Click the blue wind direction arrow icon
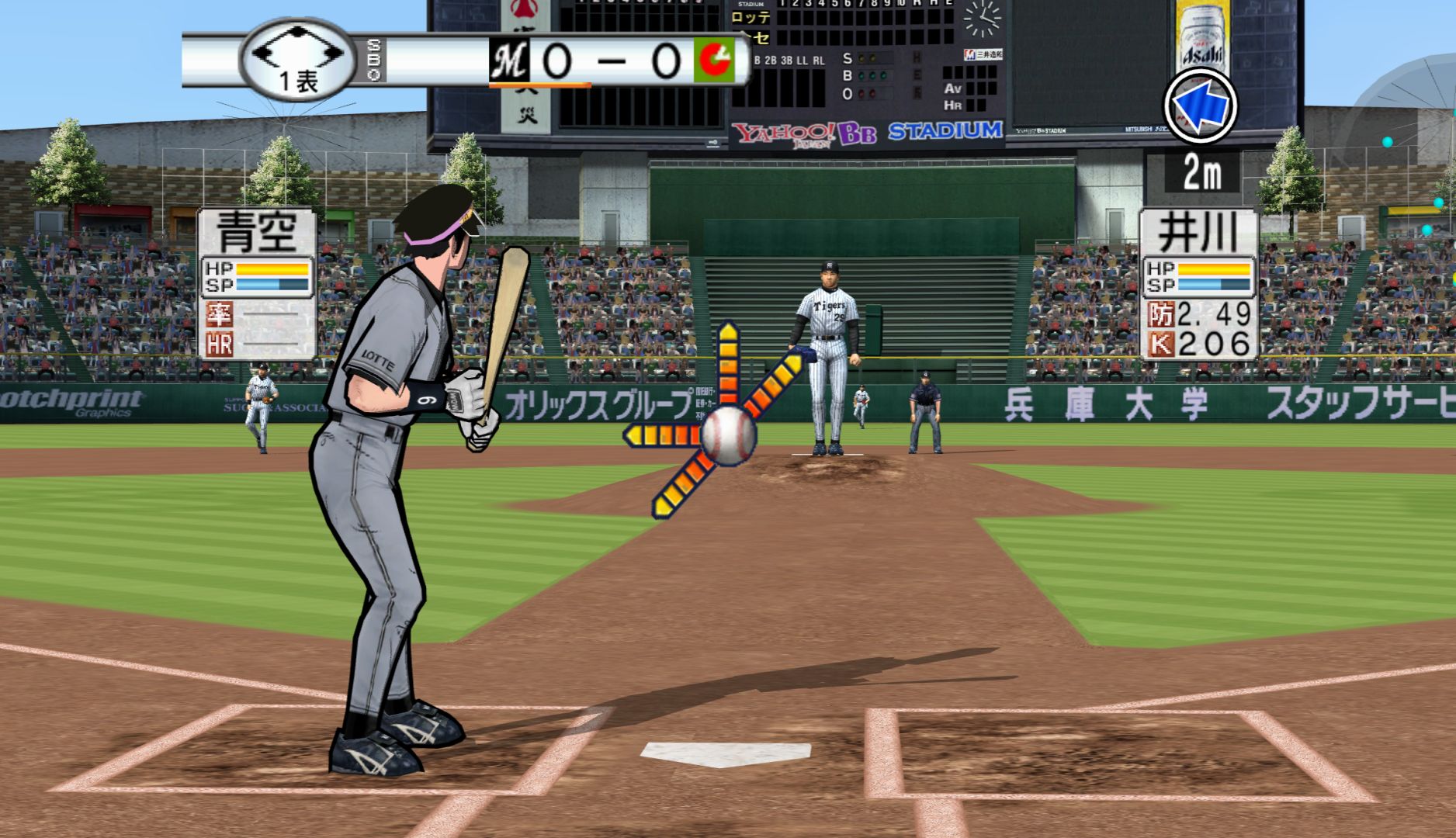Viewport: 1456px width, 838px height. [x=1199, y=106]
